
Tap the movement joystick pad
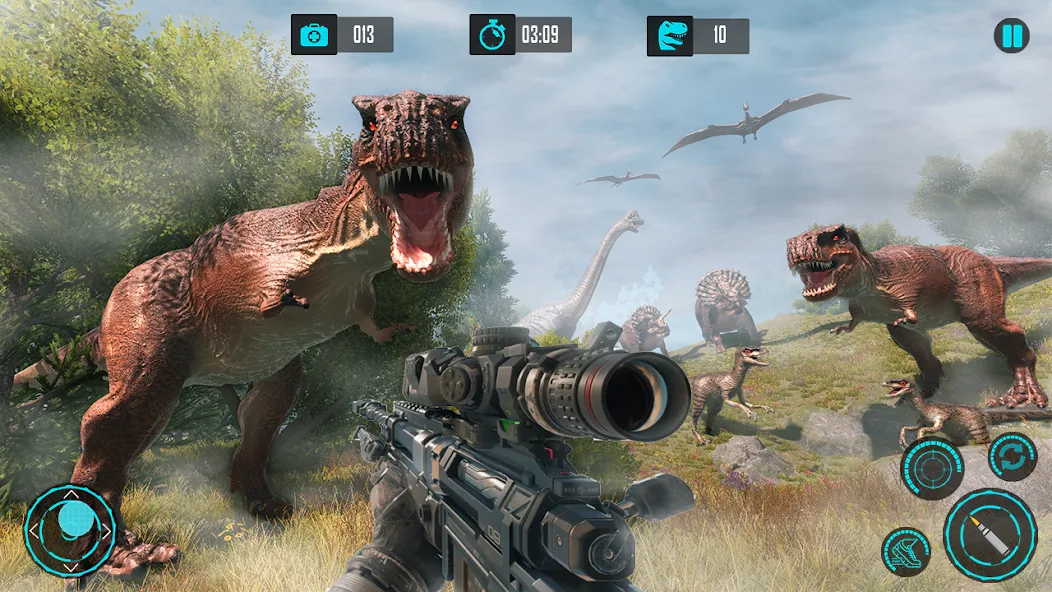point(70,530)
